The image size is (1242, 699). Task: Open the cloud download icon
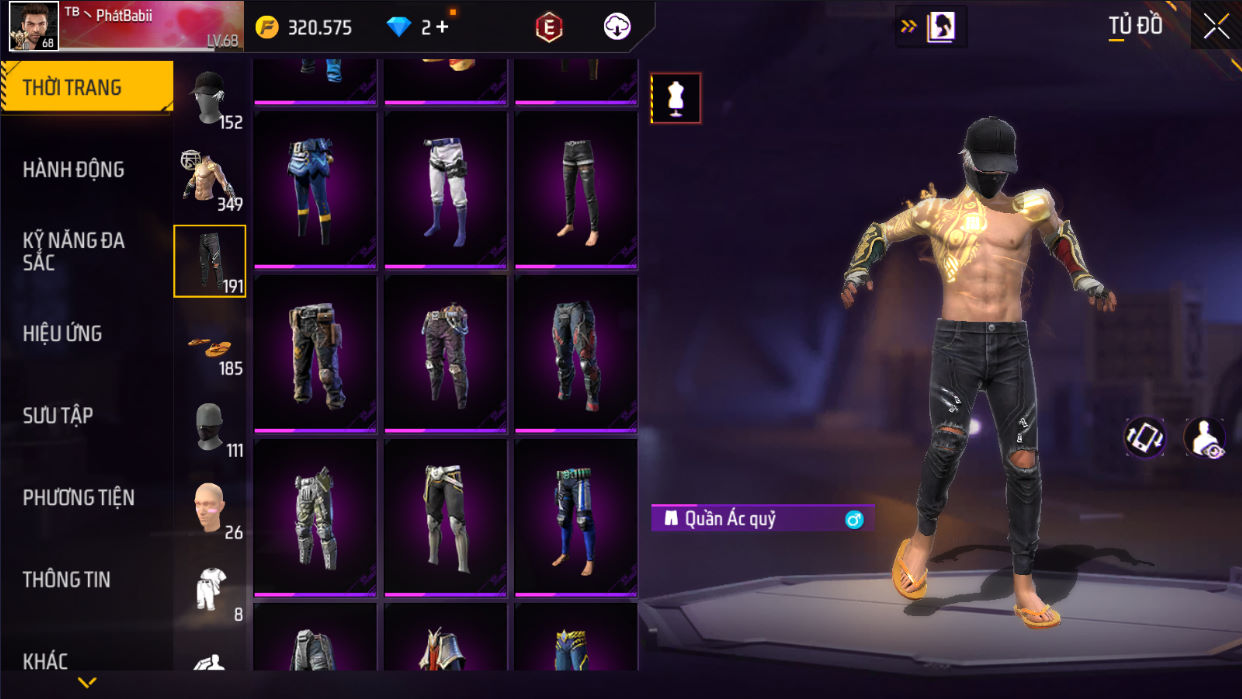point(618,27)
